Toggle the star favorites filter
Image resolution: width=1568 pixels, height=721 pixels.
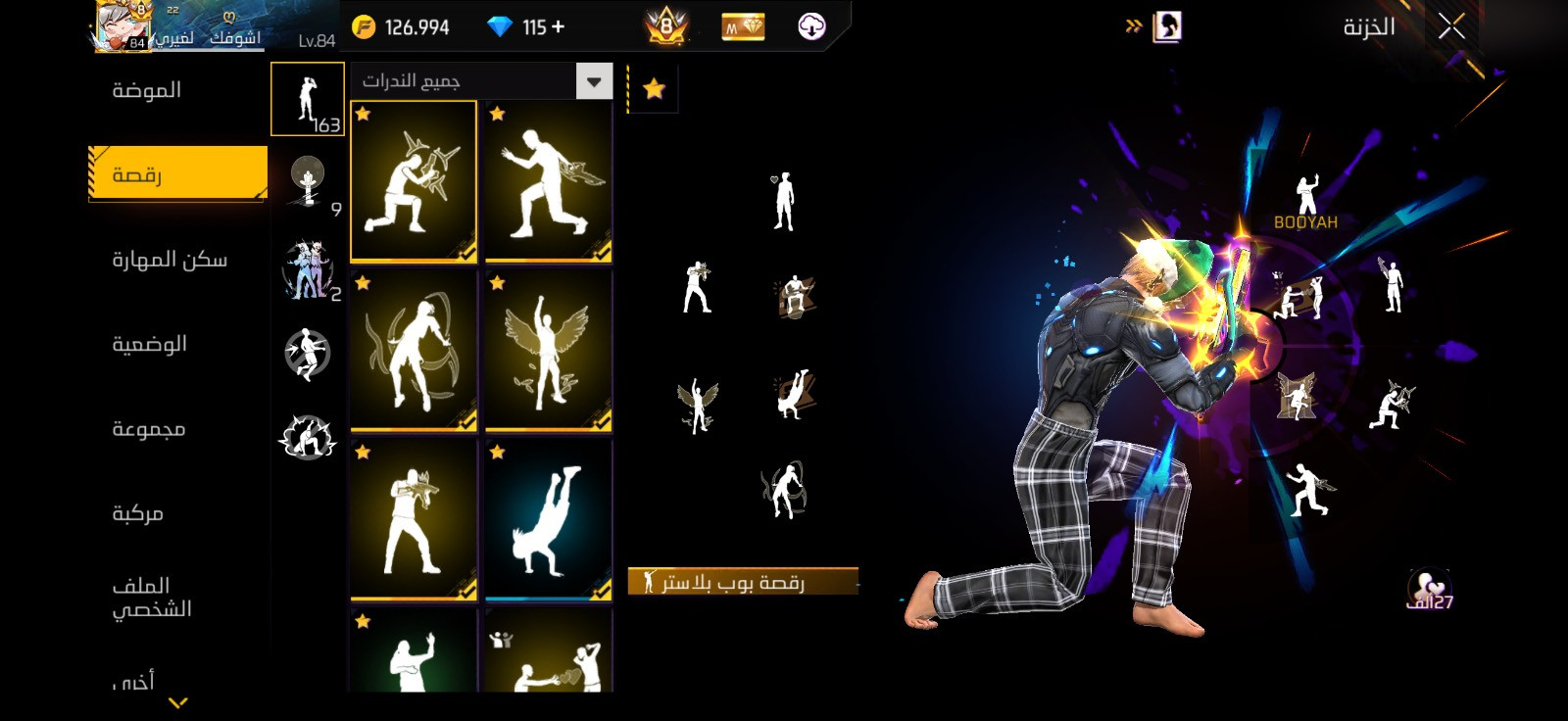[654, 89]
